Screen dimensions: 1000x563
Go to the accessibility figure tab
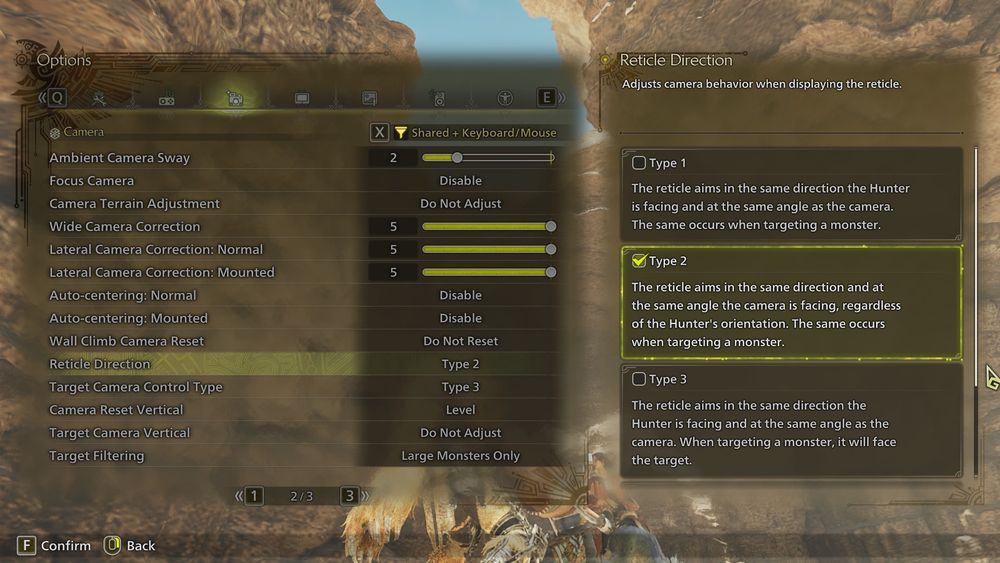point(505,98)
